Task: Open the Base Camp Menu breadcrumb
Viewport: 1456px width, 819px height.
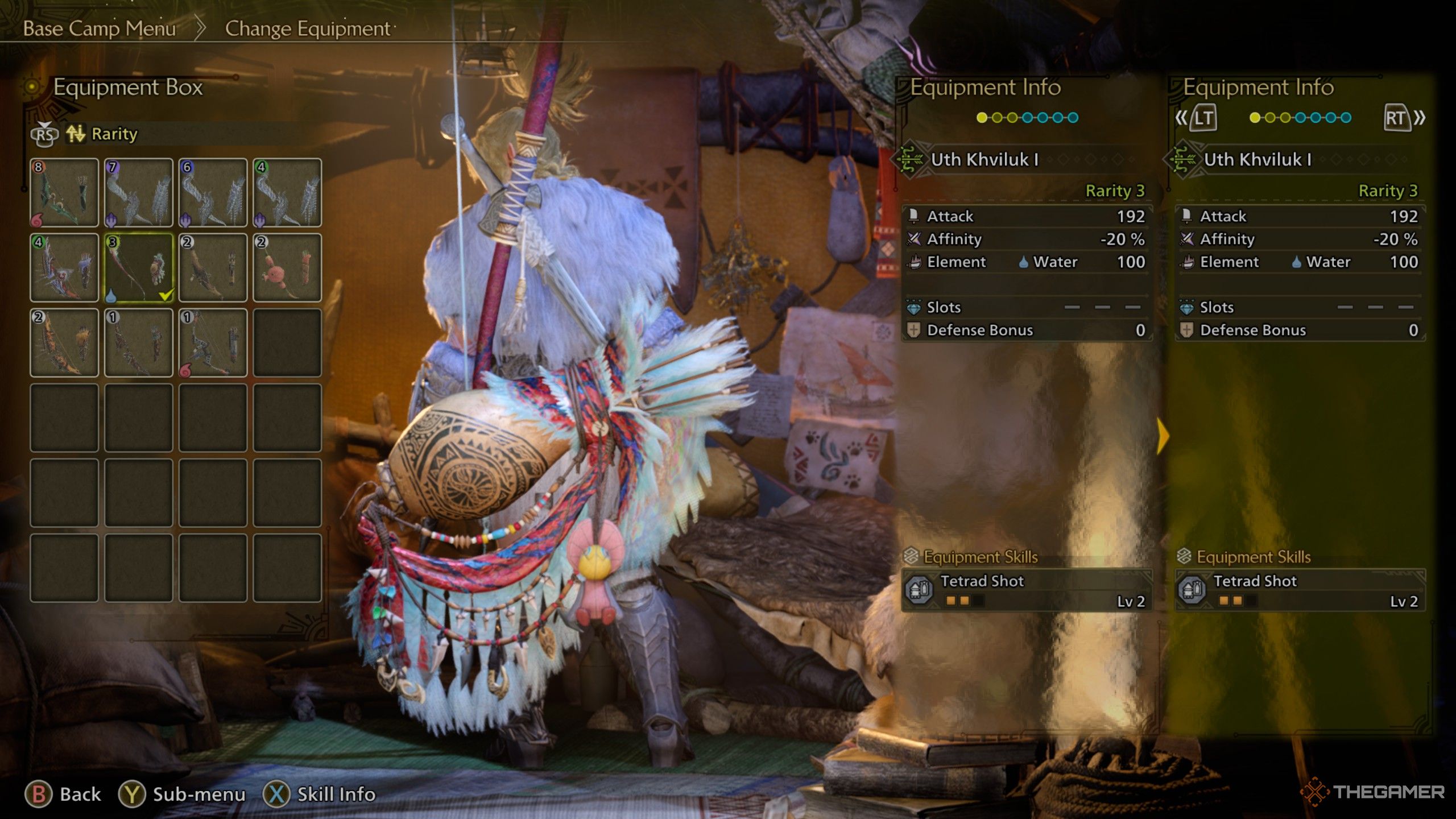Action: pyautogui.click(x=98, y=29)
